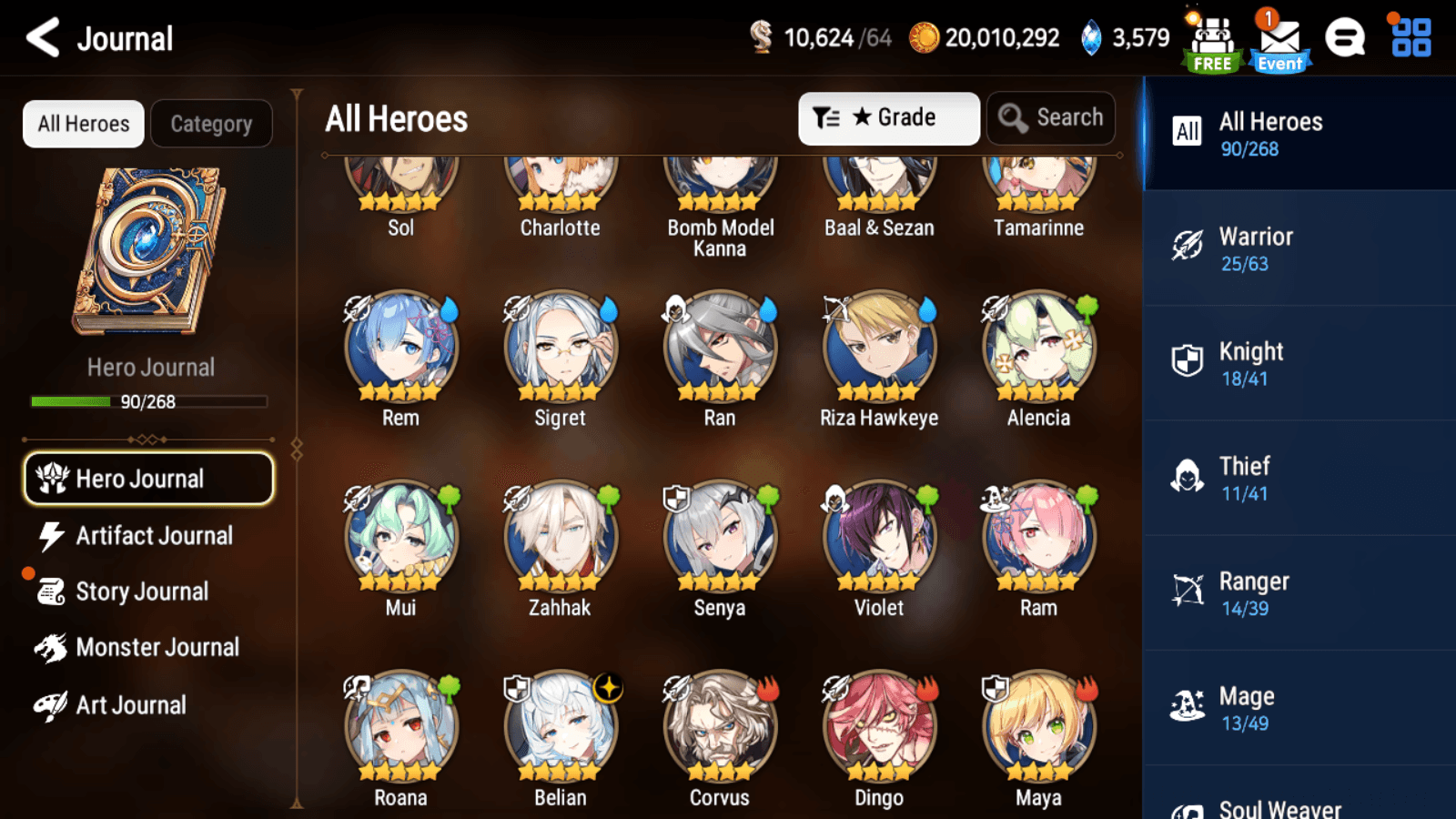Collapse the journal list with back arrow
The height and width of the screenshot is (819, 1456).
[x=40, y=37]
